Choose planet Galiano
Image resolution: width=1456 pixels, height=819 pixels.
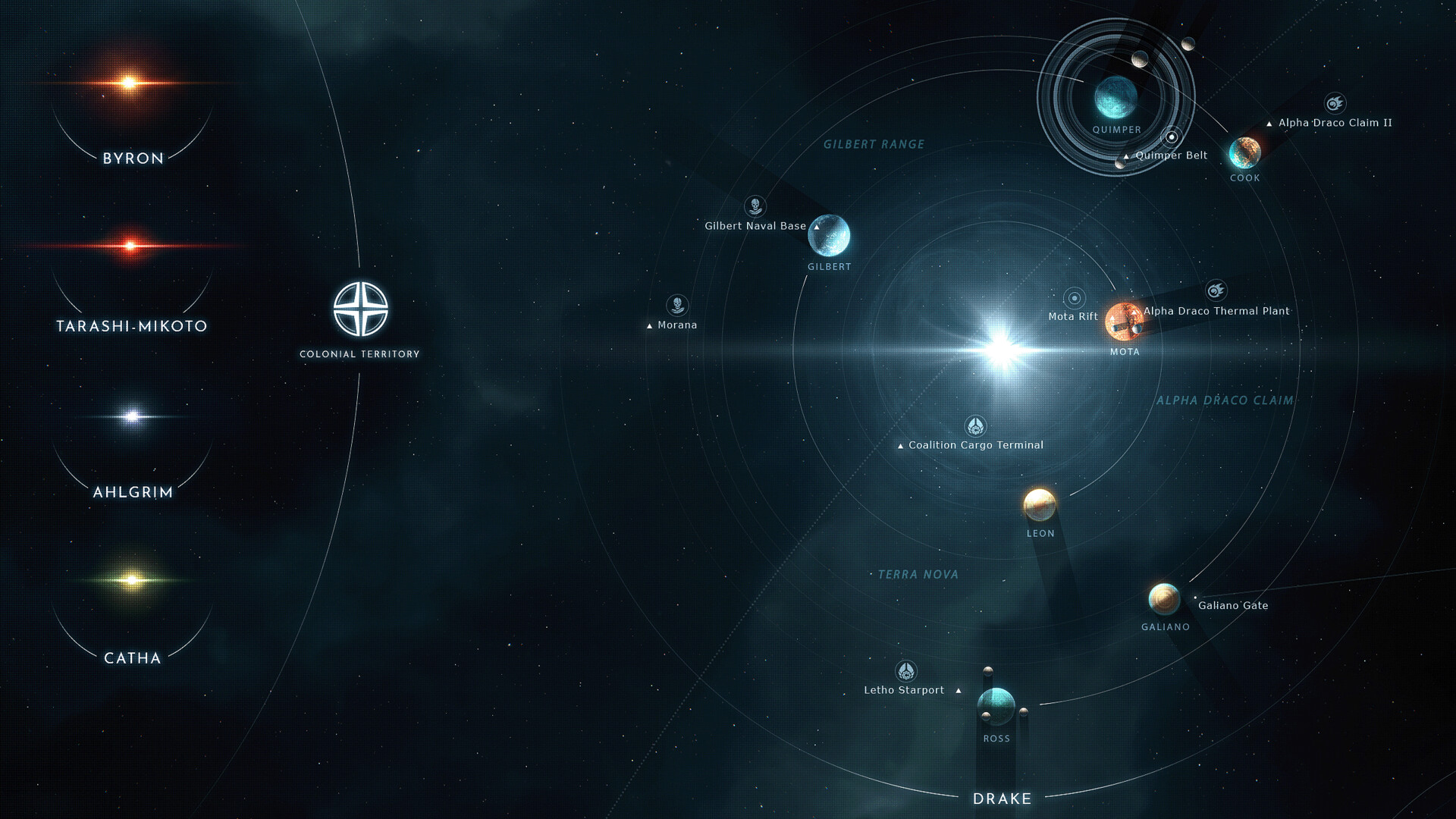tap(1164, 599)
